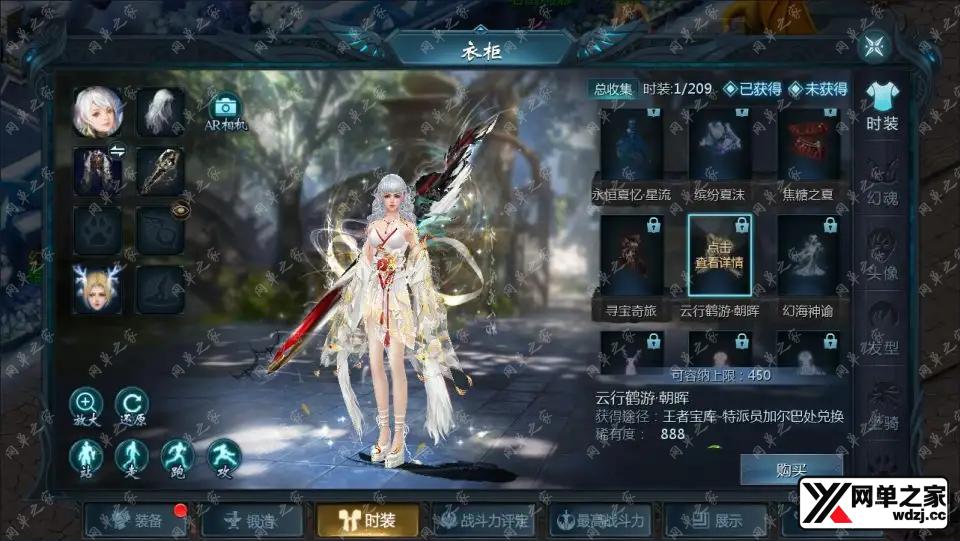The height and width of the screenshot is (541, 960).
Task: Click the 放大 zoom-in button
Action: [x=86, y=406]
